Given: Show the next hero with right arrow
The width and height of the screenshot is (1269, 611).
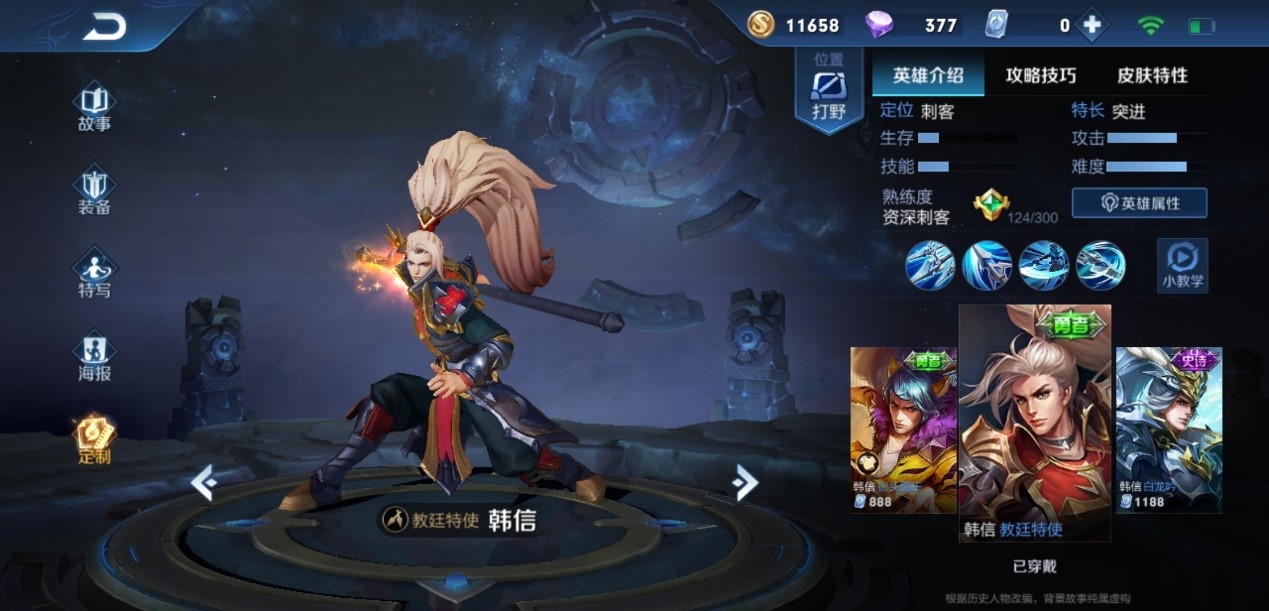Looking at the screenshot, I should (x=744, y=483).
